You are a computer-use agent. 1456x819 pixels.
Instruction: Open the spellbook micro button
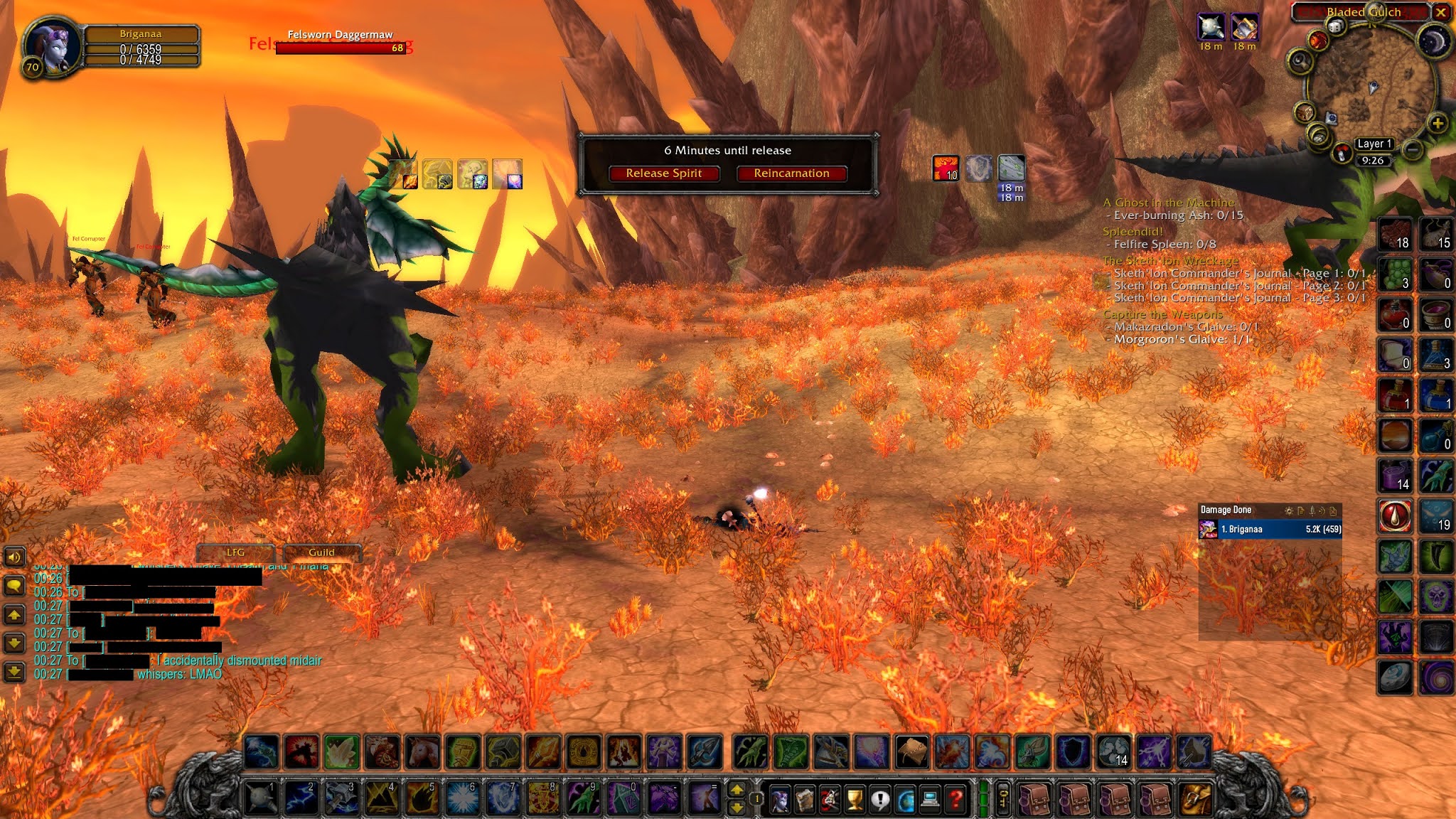[x=805, y=800]
